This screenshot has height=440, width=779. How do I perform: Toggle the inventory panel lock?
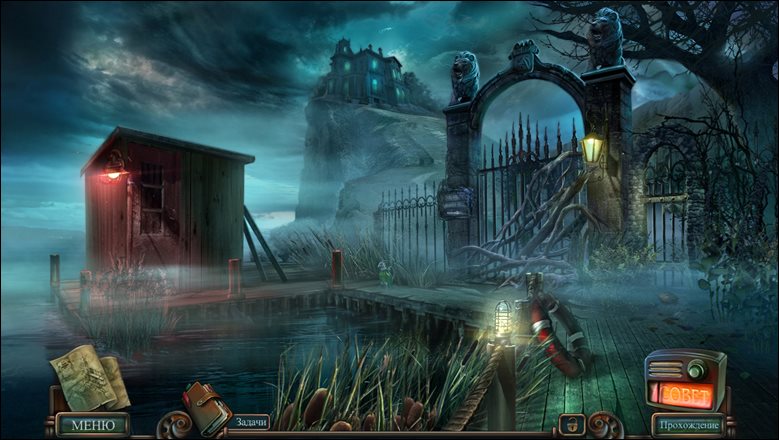(570, 425)
